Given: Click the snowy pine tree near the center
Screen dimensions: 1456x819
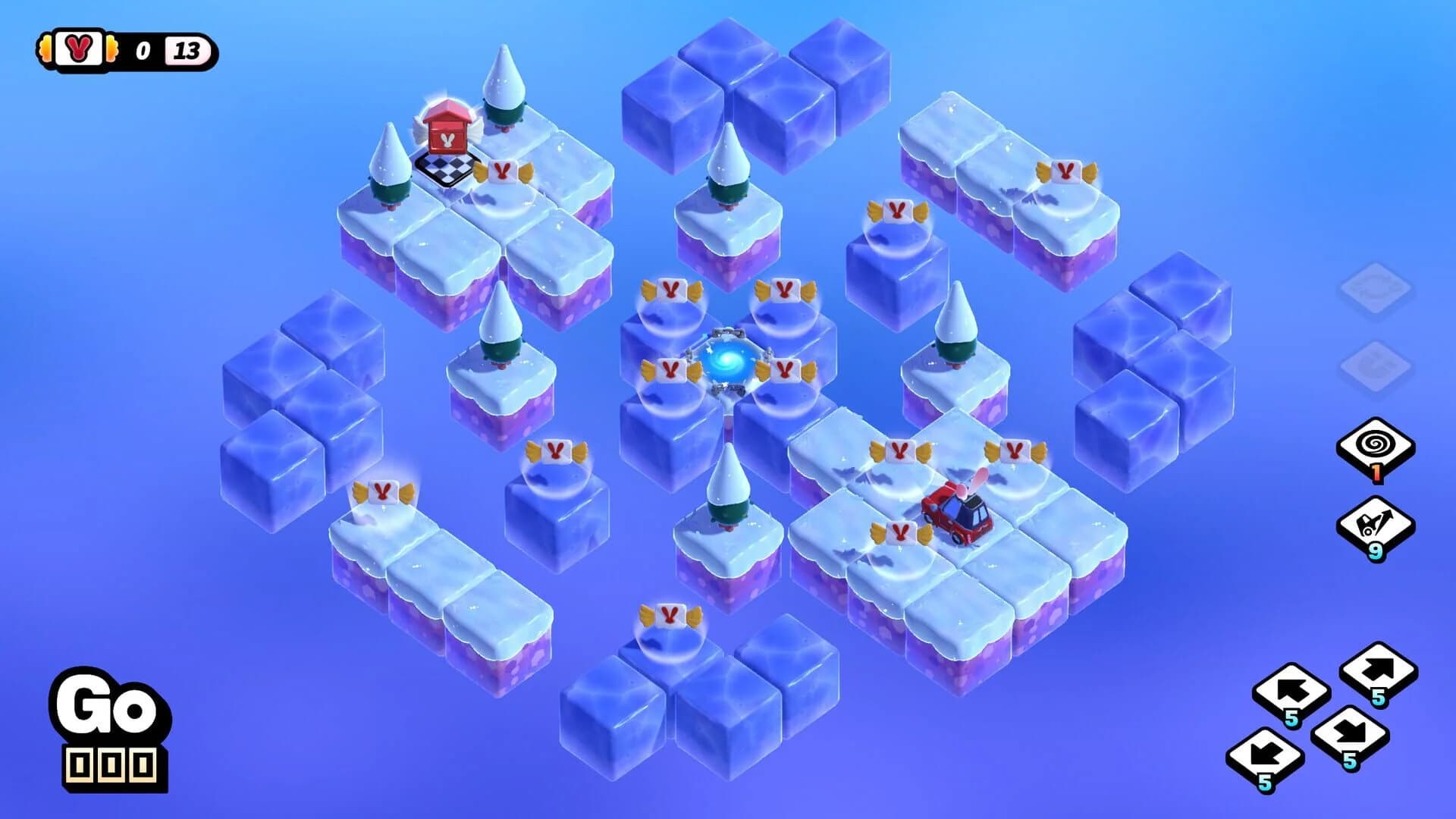Looking at the screenshot, I should [x=728, y=493].
